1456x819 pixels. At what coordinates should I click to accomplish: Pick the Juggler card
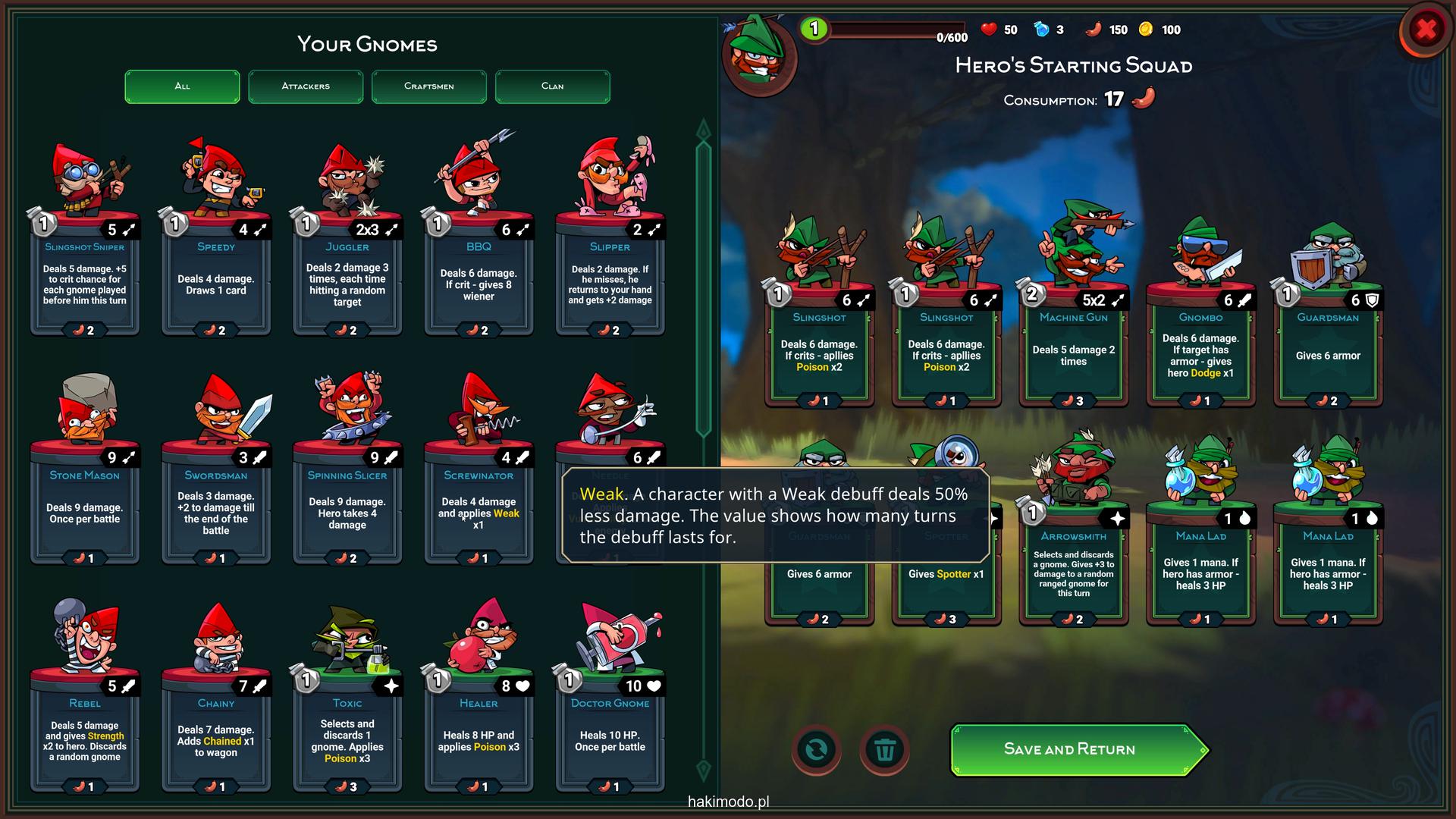coord(347,281)
